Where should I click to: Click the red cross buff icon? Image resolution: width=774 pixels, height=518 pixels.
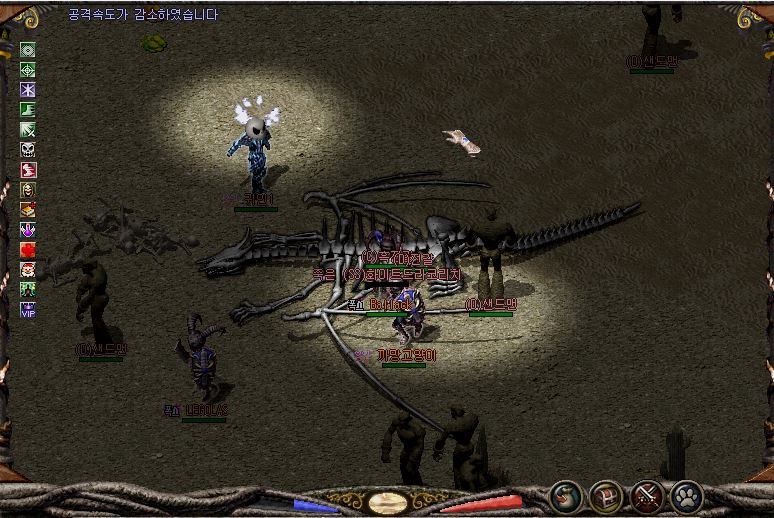point(28,249)
